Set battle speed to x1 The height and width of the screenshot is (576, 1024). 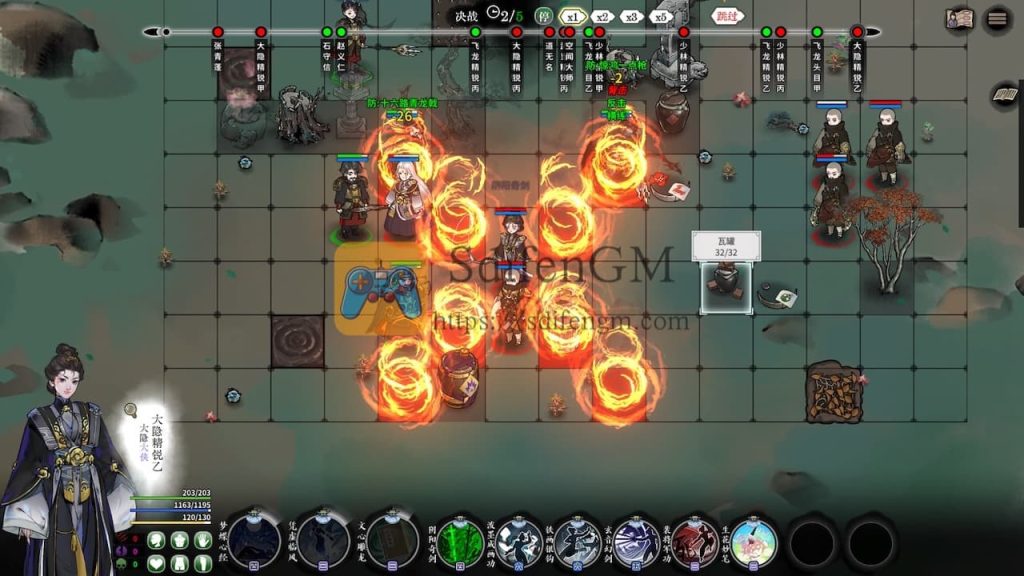pyautogui.click(x=572, y=16)
